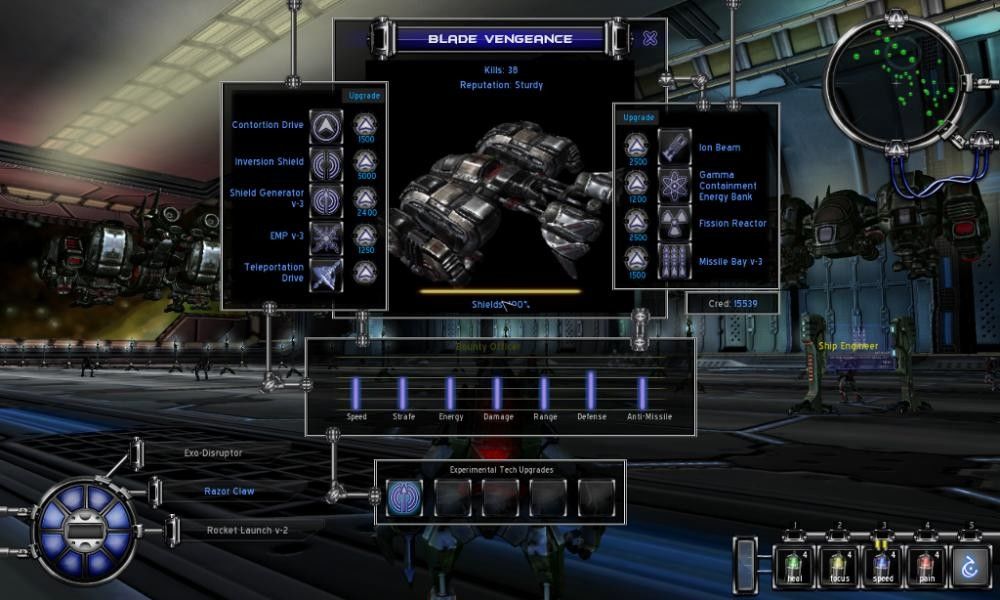This screenshot has width=1000, height=600.
Task: Close the Blade Vengeance ship window
Action: 650,39
